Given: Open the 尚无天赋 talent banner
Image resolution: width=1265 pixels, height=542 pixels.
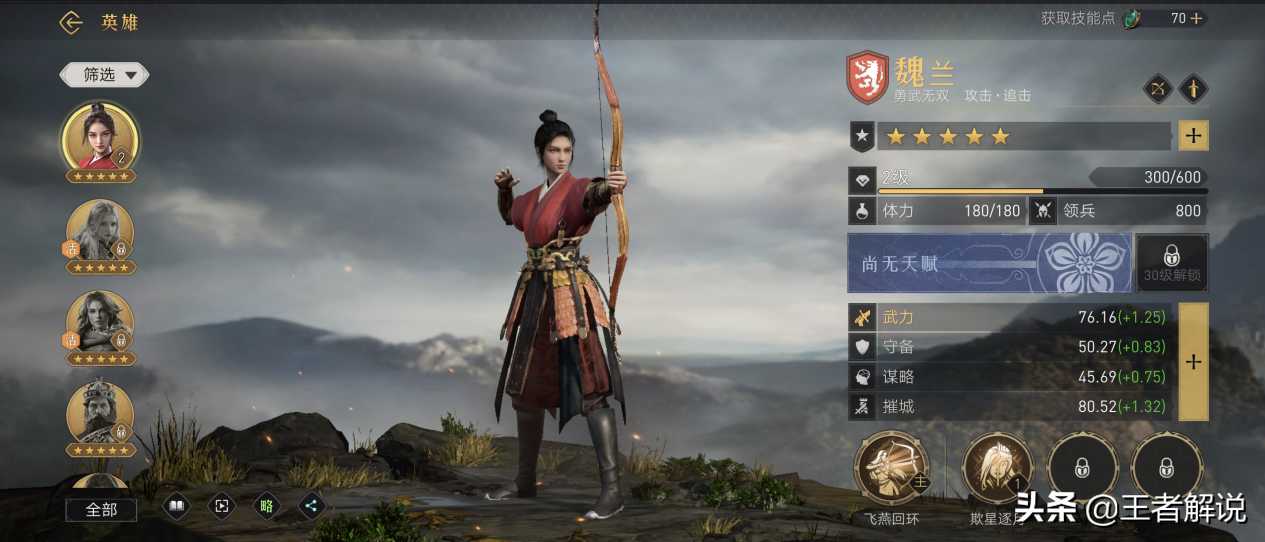Looking at the screenshot, I should click(989, 264).
